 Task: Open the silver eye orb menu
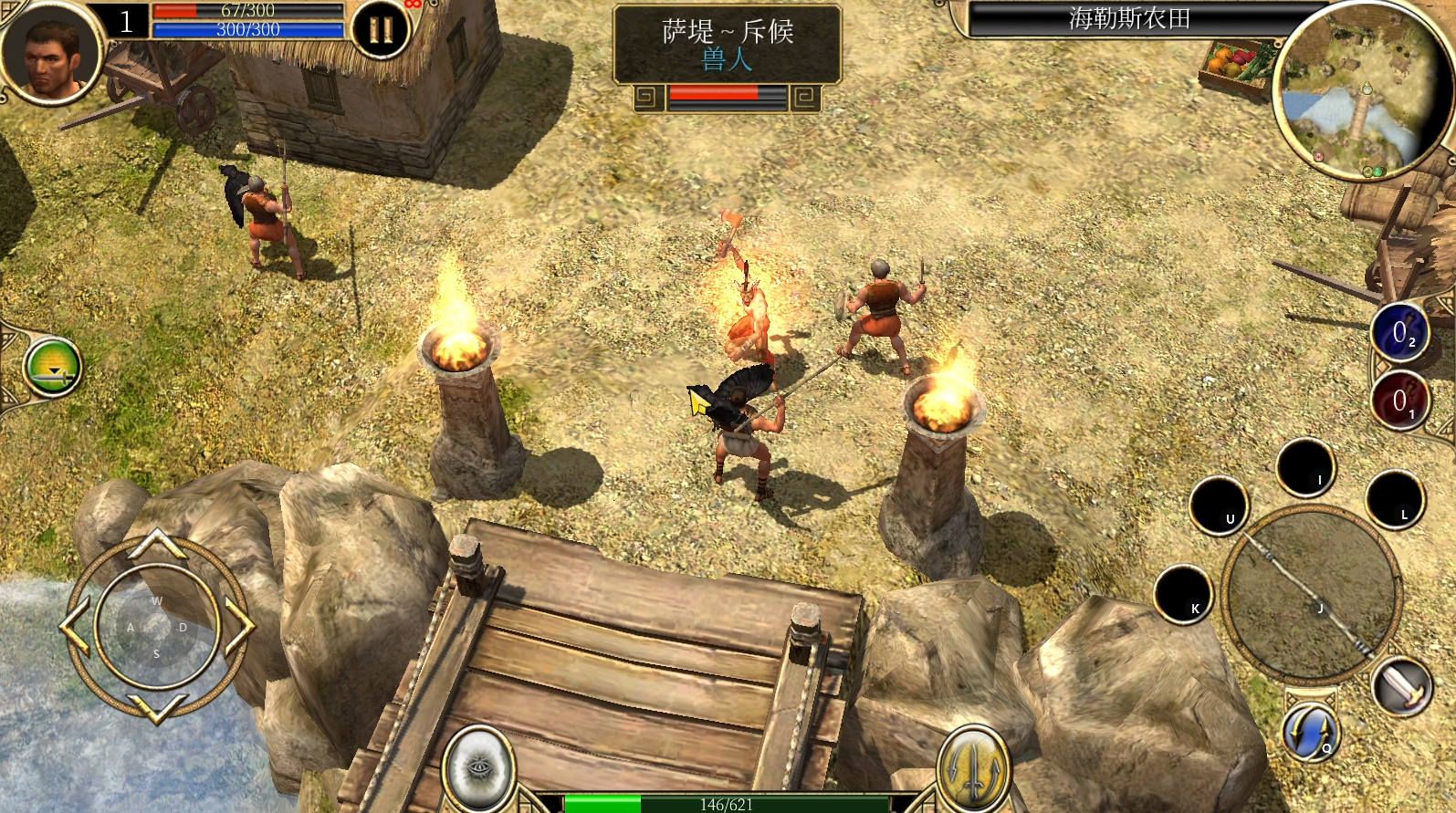coord(478,765)
